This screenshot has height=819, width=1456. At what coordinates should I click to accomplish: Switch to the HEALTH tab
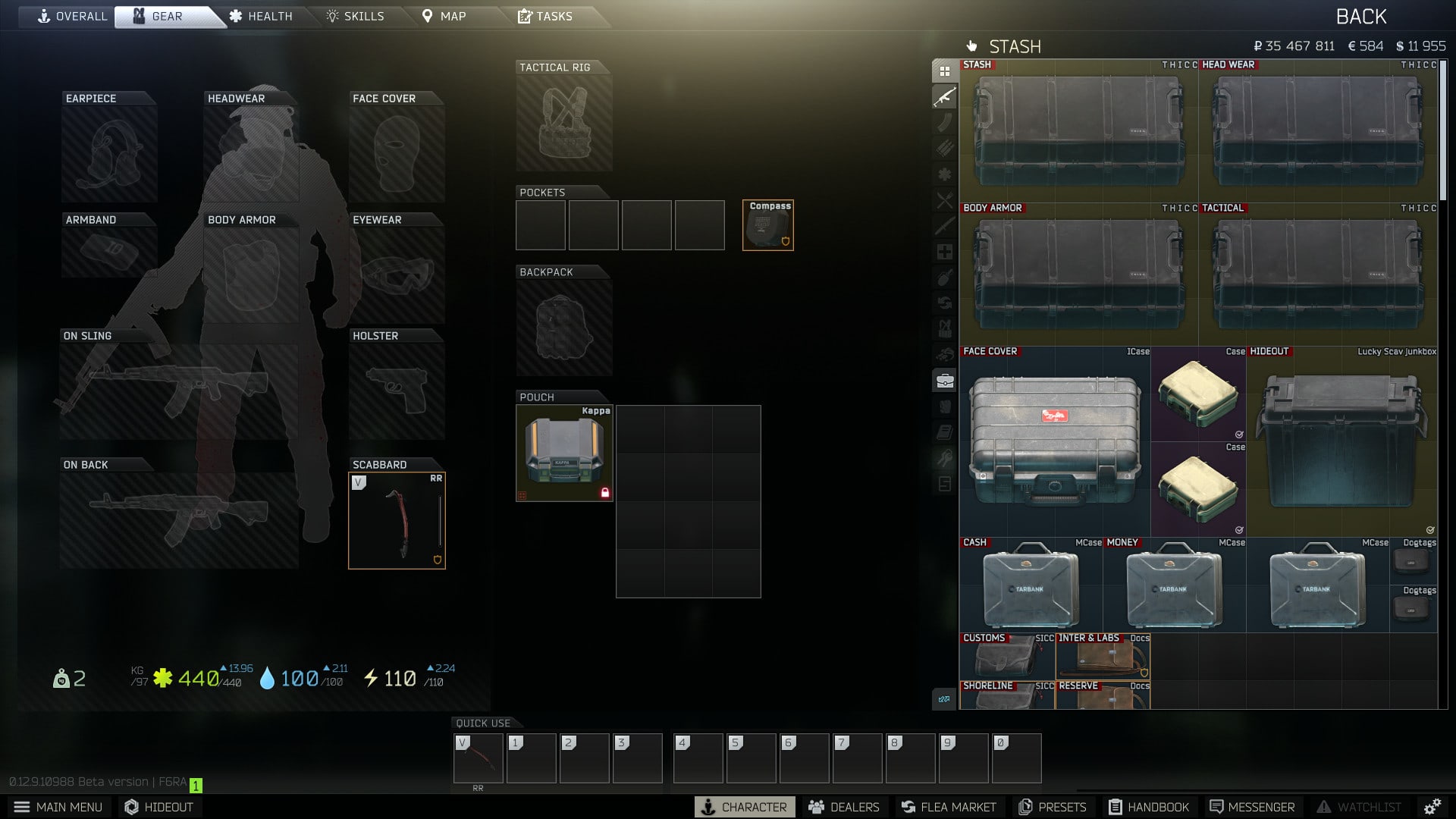click(x=261, y=16)
